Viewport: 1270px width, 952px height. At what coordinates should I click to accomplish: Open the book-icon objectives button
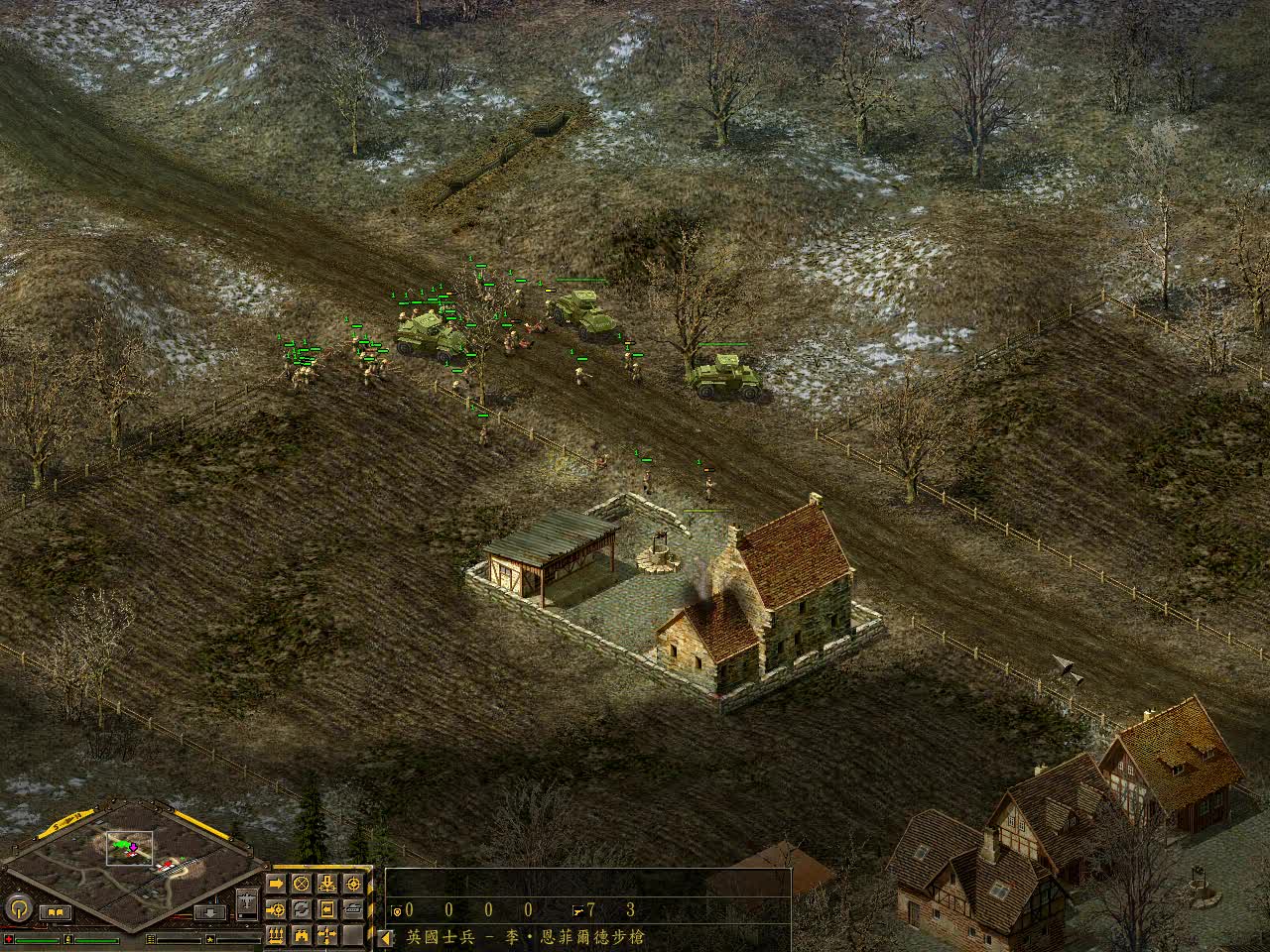(56, 912)
